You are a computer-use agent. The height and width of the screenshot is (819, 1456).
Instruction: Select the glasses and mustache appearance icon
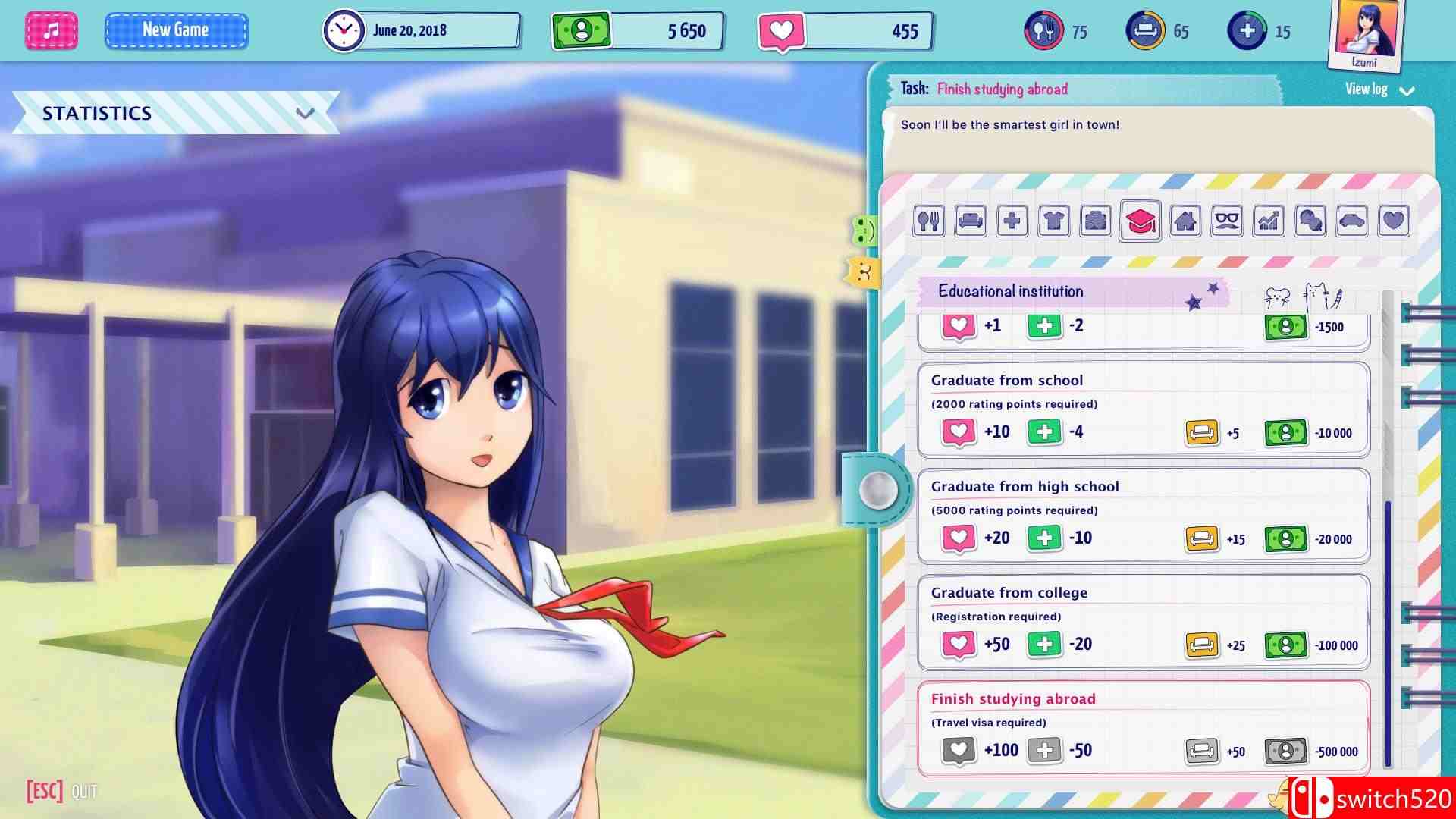point(1225,222)
